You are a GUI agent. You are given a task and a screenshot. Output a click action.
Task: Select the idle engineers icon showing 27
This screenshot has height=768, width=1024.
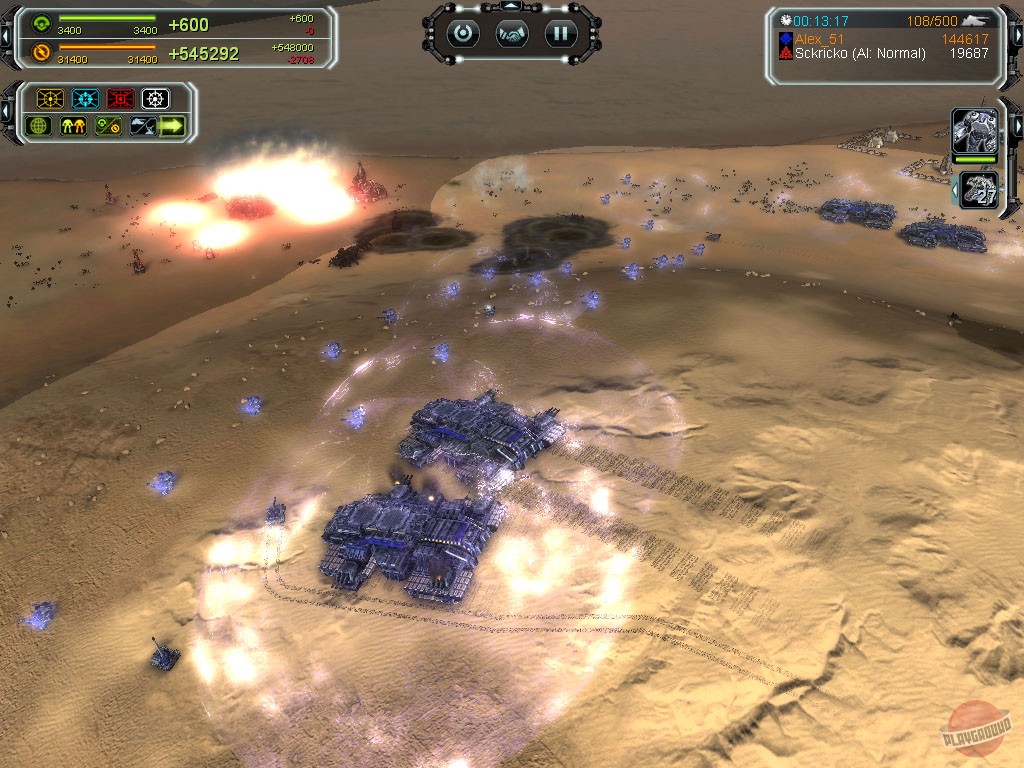tap(979, 190)
